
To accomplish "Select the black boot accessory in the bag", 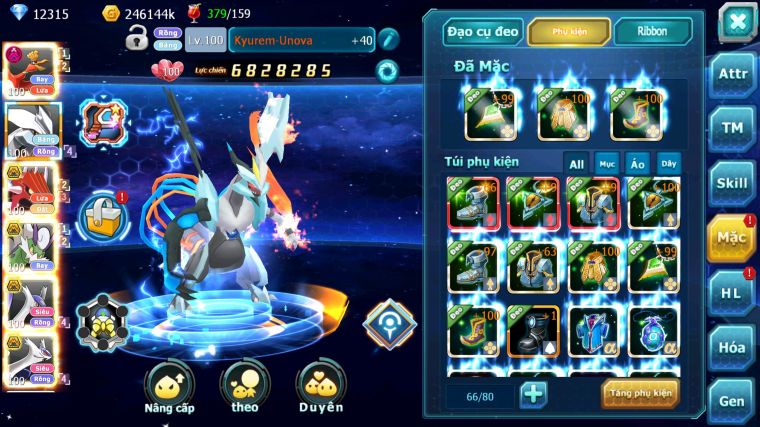I will 532,331.
